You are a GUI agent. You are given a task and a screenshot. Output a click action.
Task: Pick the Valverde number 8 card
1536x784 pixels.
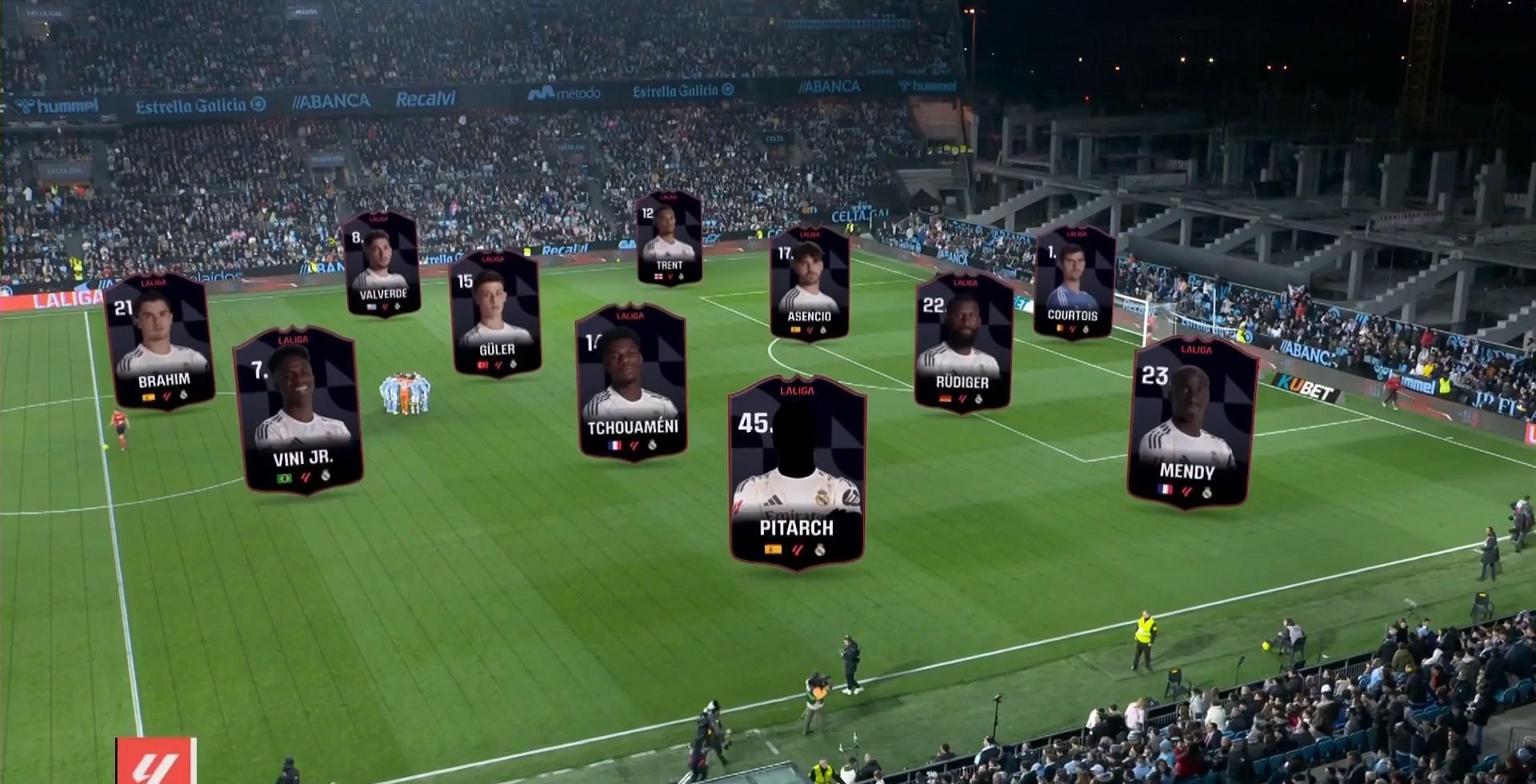tap(382, 263)
